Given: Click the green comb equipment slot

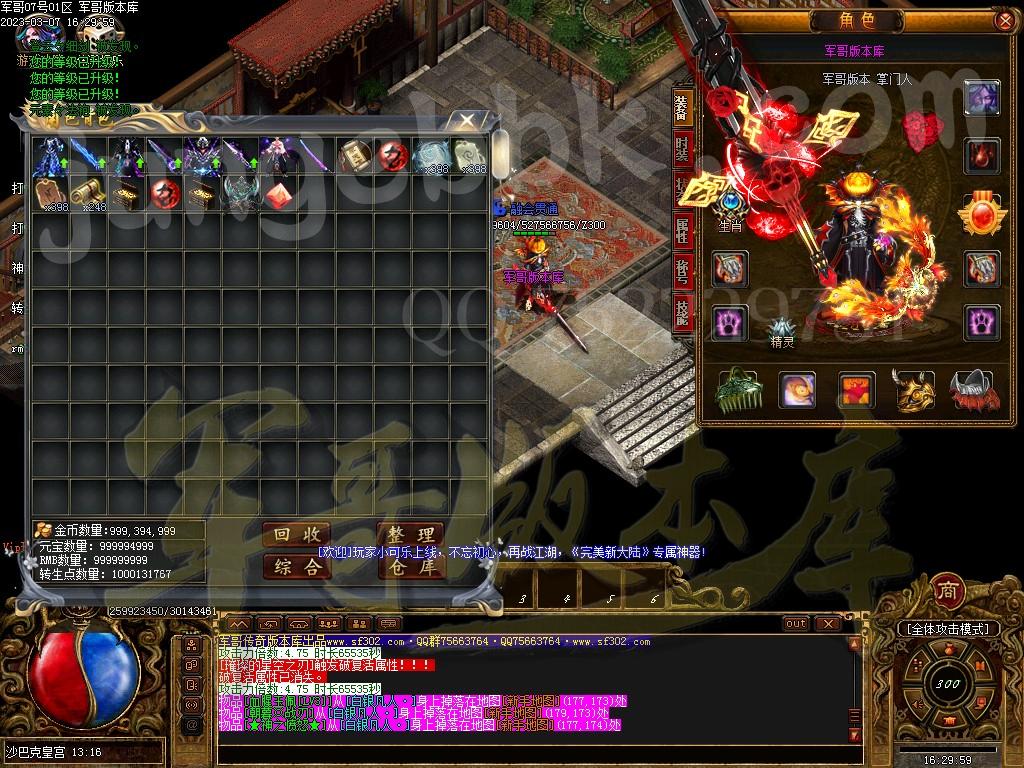Looking at the screenshot, I should [737, 390].
